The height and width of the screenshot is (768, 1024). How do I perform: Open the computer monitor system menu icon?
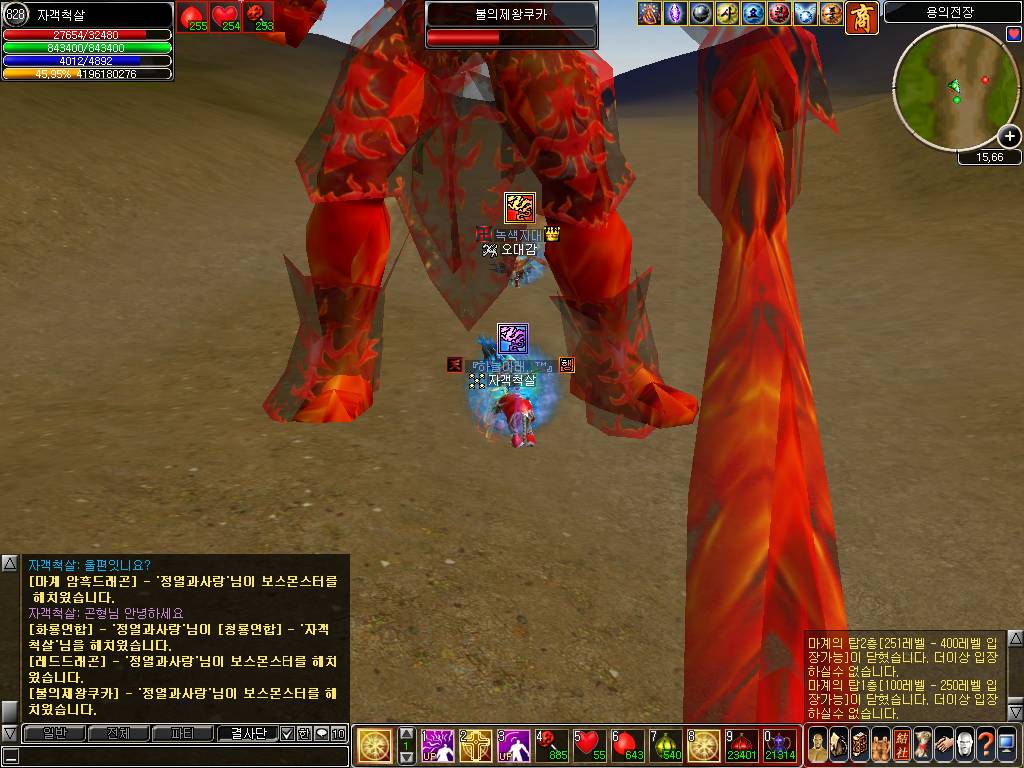coord(1007,745)
